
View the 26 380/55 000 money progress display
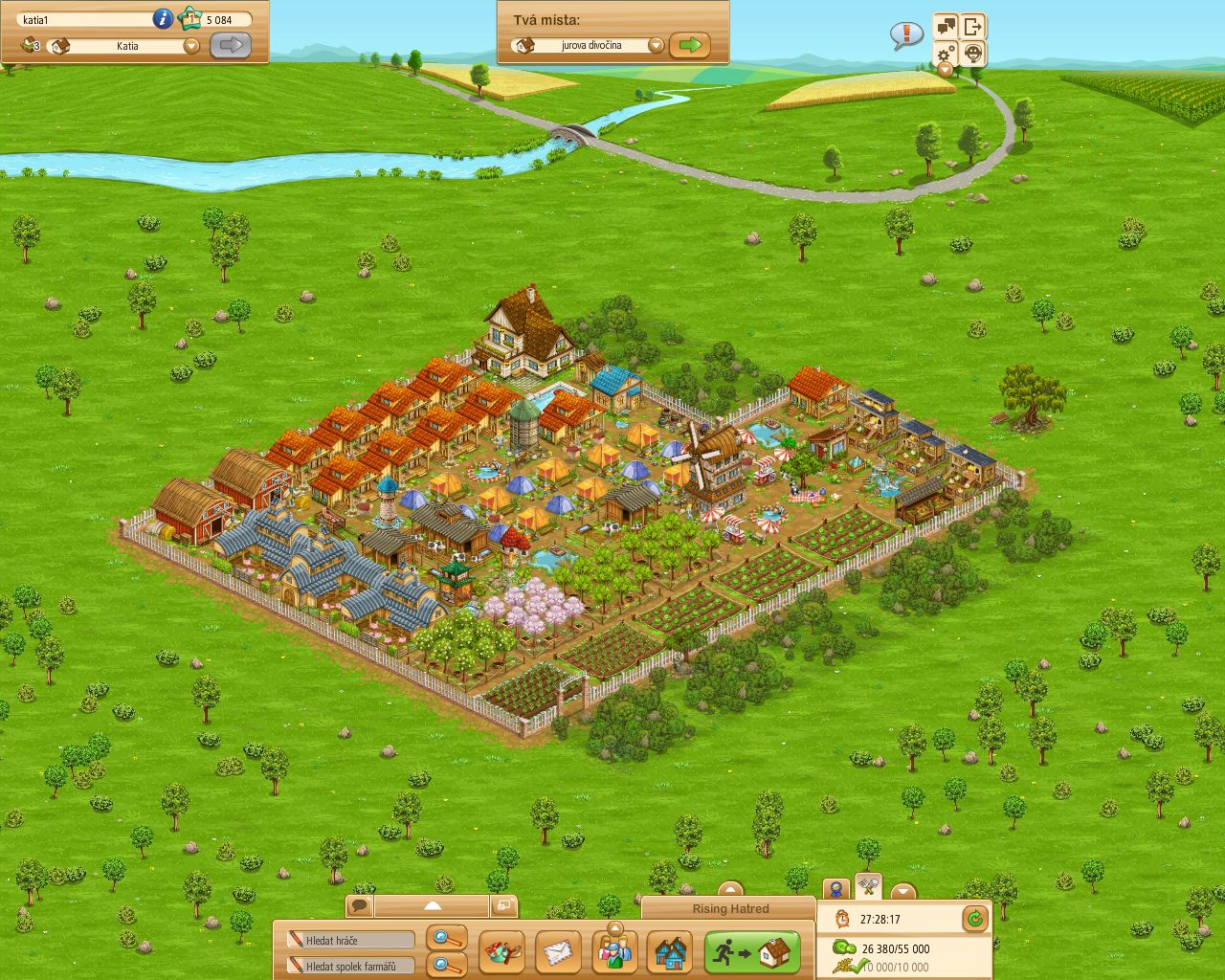pyautogui.click(x=894, y=948)
